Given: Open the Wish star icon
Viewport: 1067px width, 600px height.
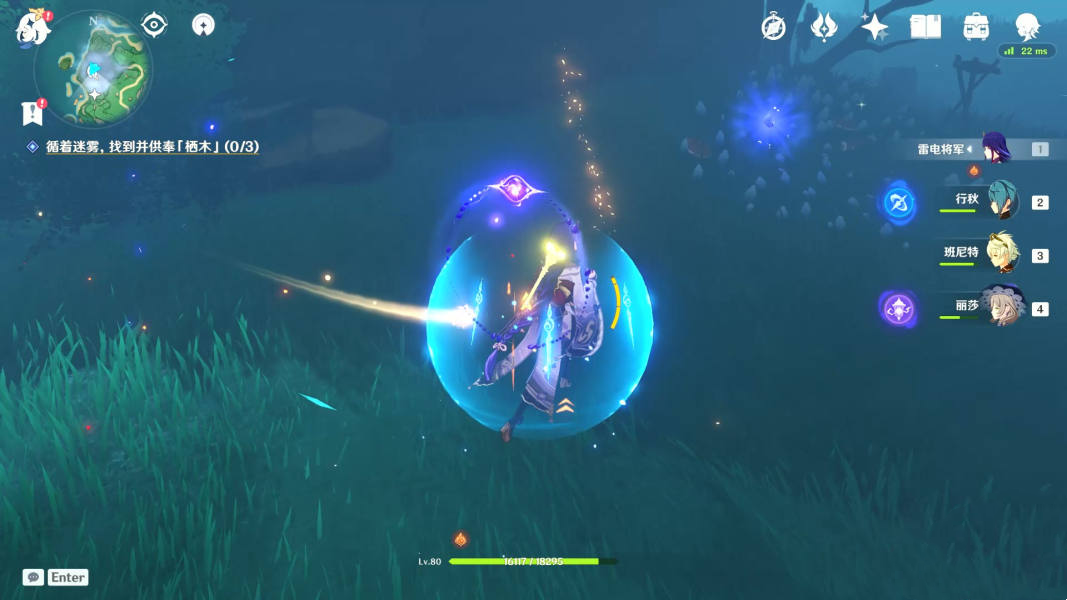Looking at the screenshot, I should coord(875,27).
